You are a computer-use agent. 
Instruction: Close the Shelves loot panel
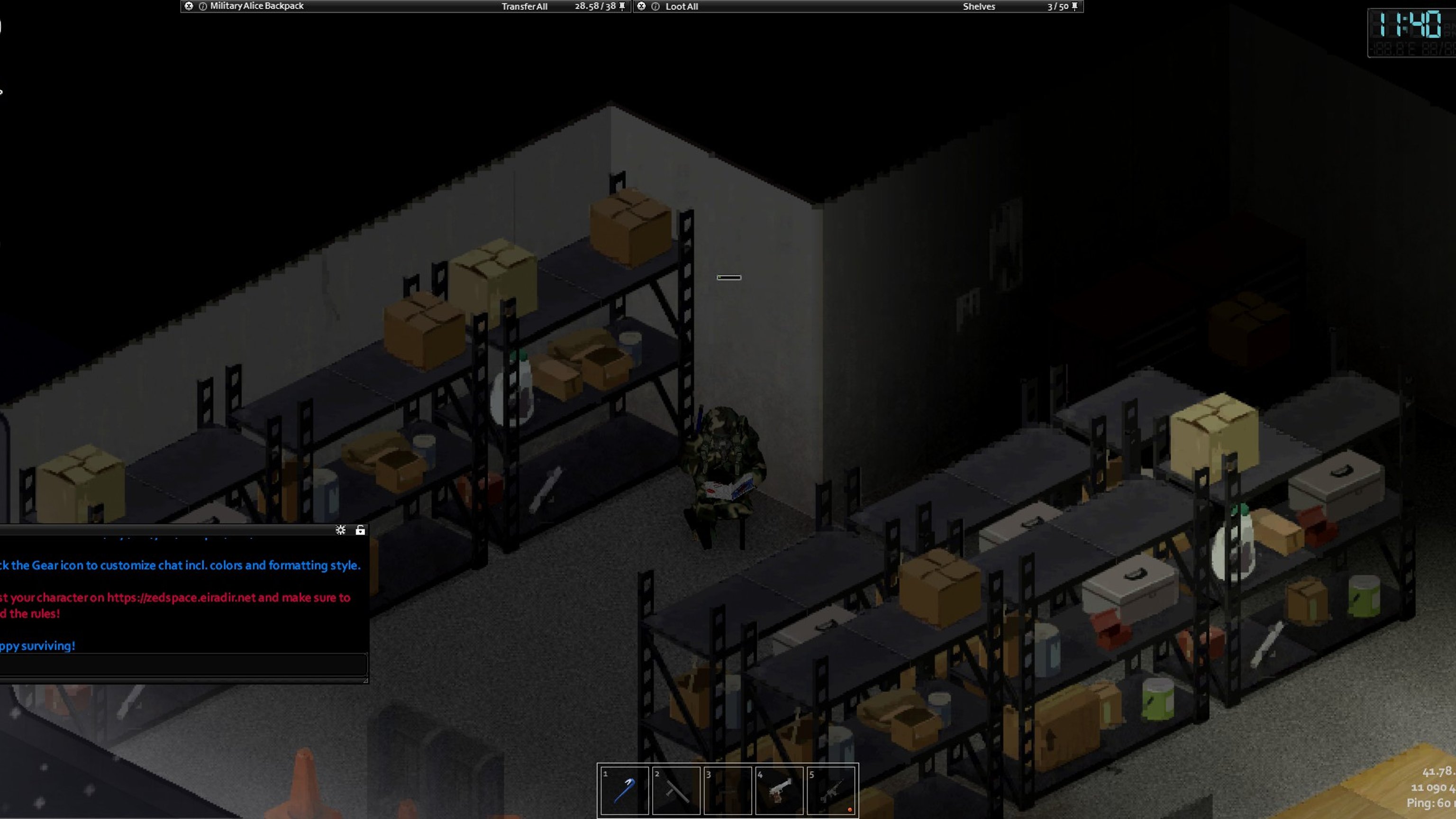coord(641,6)
